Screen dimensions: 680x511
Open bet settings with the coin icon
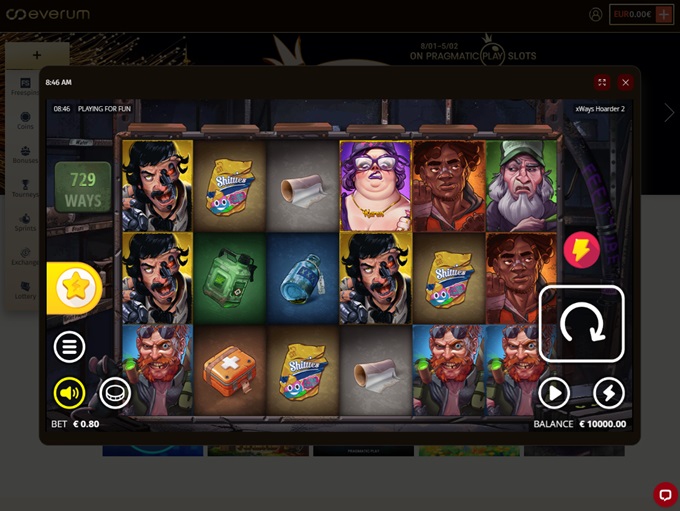tap(115, 393)
